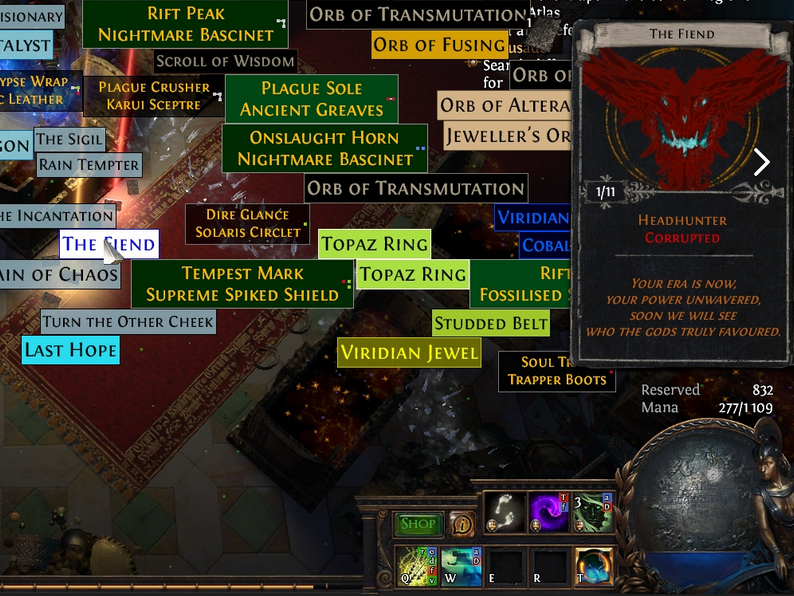Pick up The Fiend divination card label
The image size is (794, 596).
click(x=108, y=244)
